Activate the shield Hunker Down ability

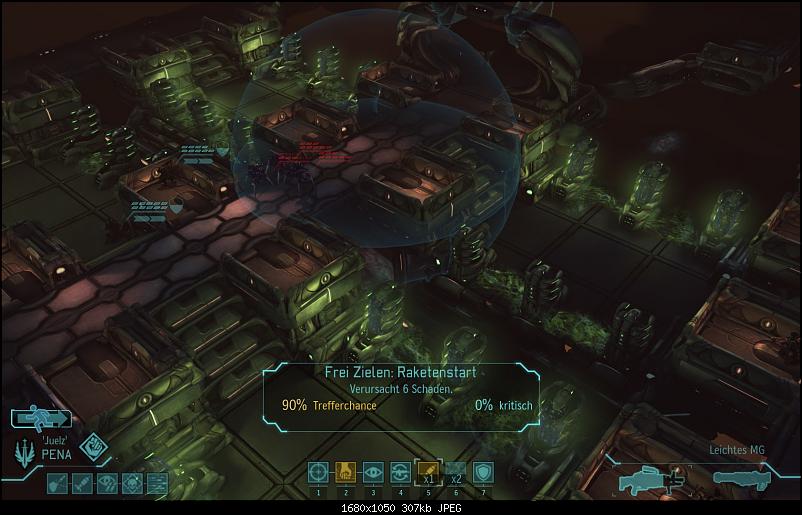click(x=483, y=472)
